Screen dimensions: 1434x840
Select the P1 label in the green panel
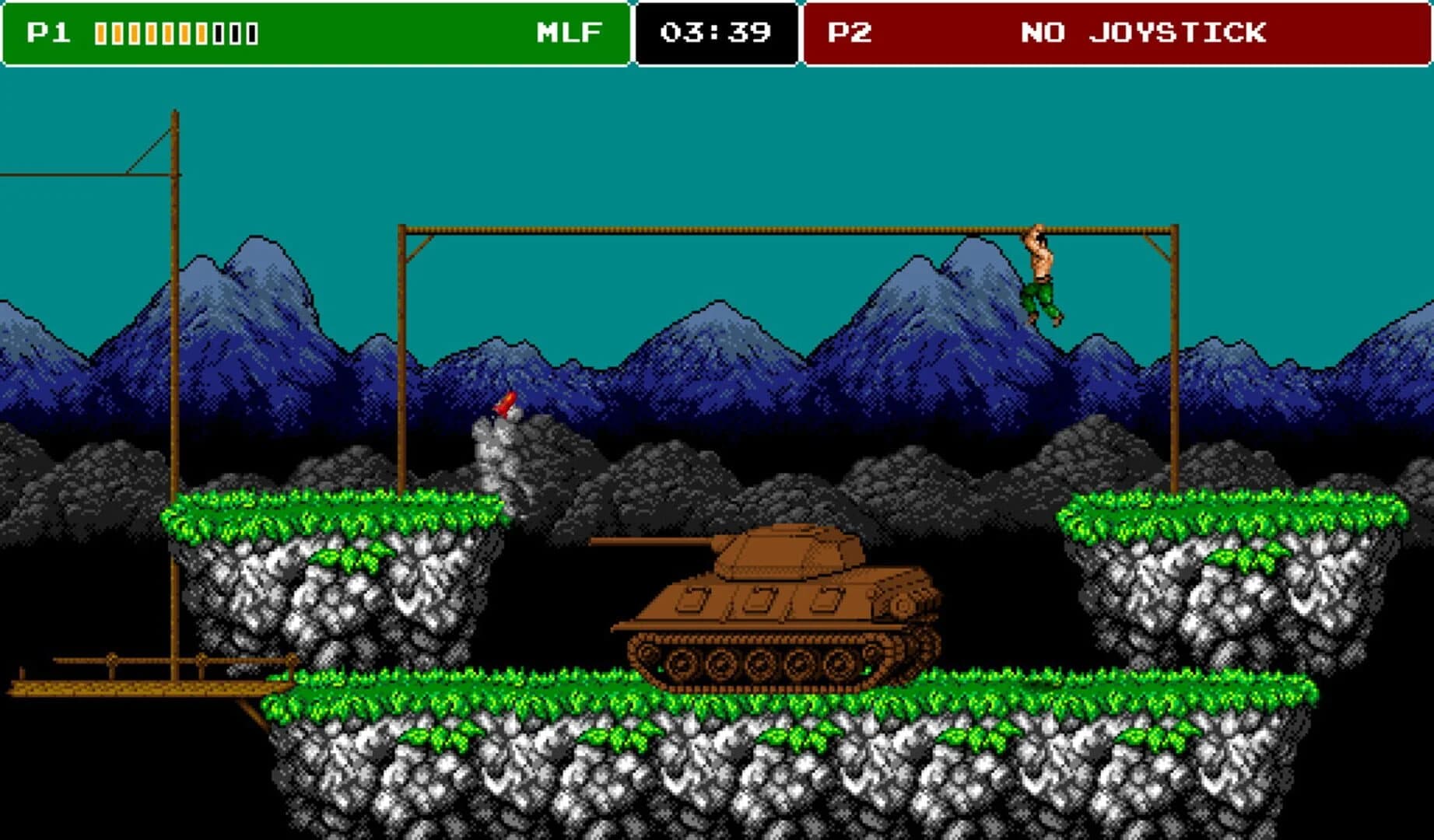point(47,33)
